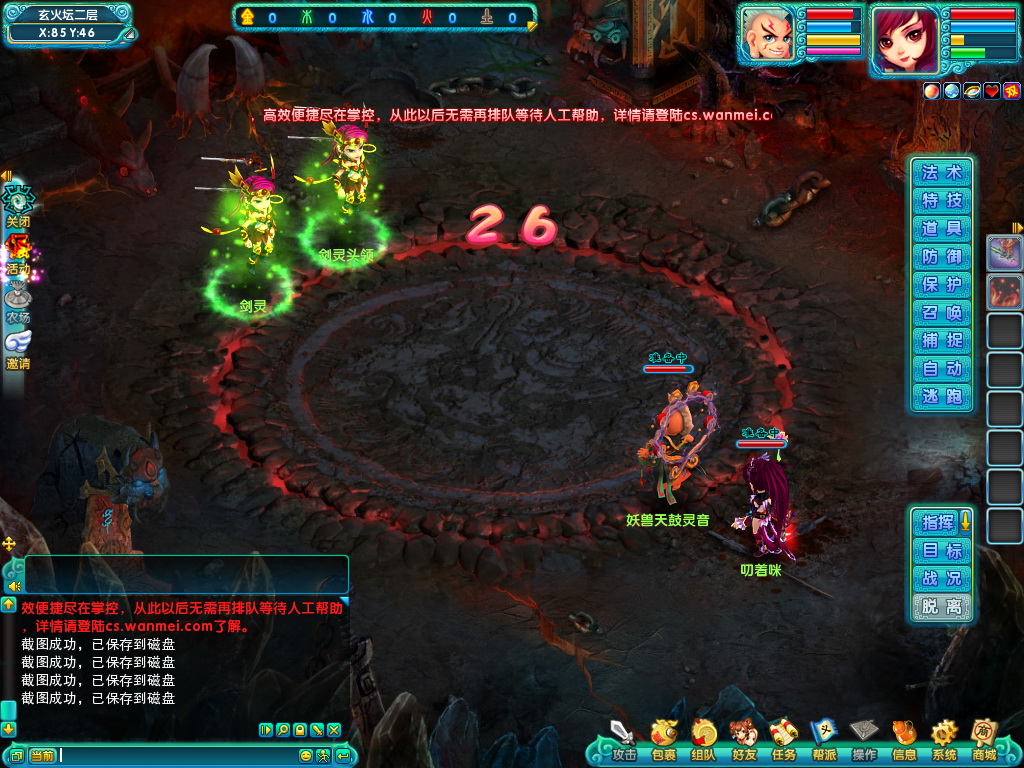
Task: Open the 好友 friends list
Action: coord(743,738)
